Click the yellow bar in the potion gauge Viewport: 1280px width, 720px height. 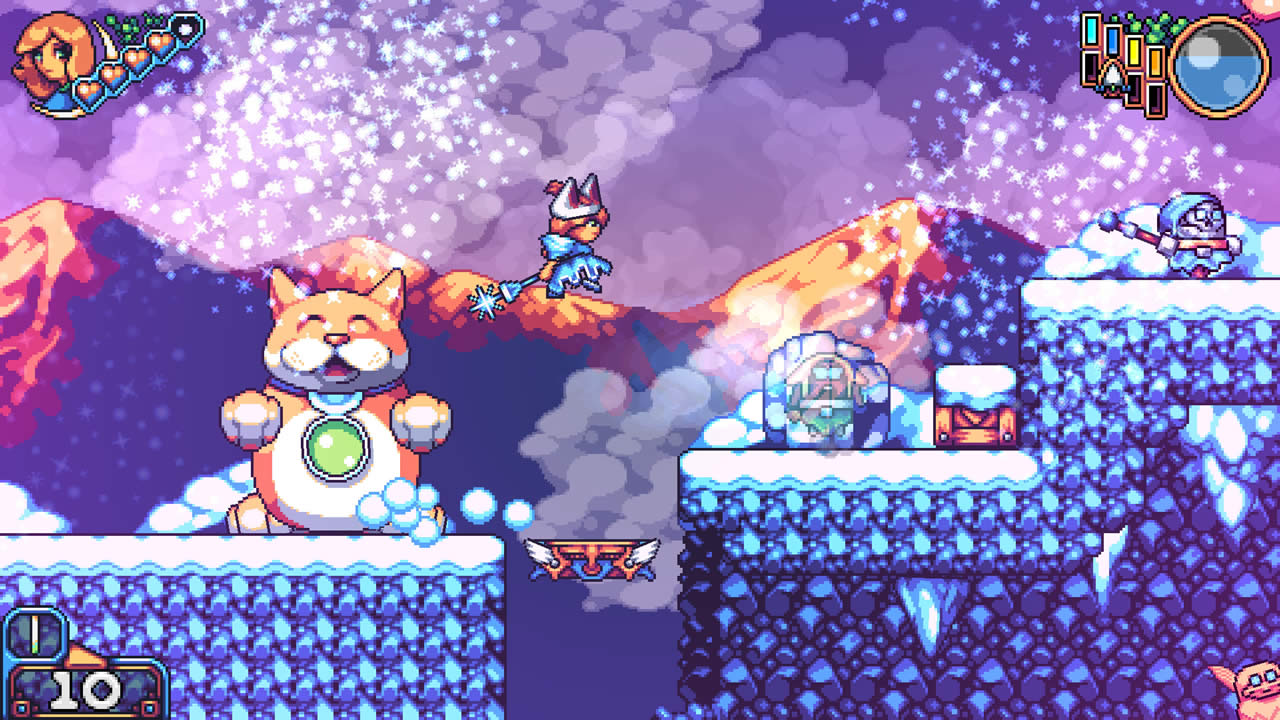[x=1134, y=52]
